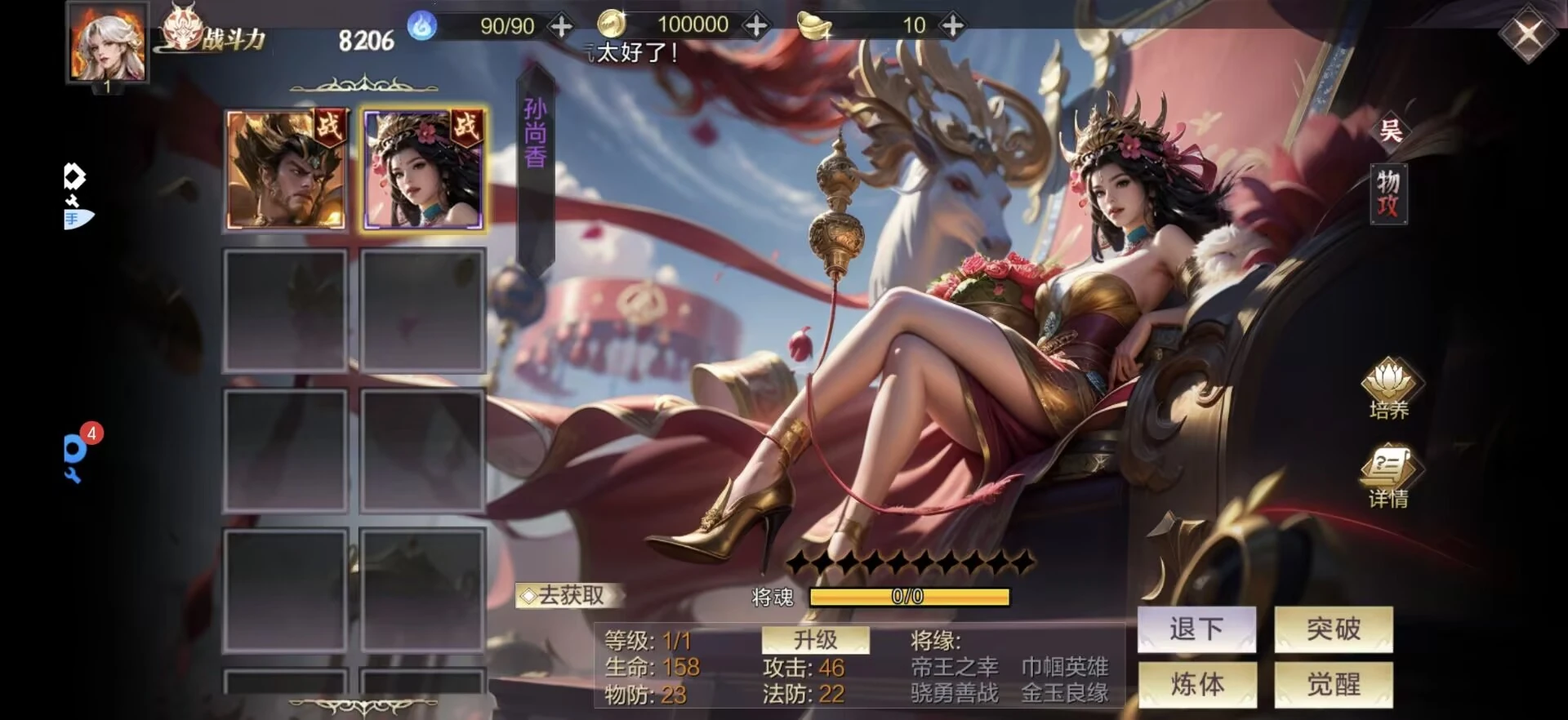1568x720 pixels.
Task: Activate the 觉醒 awaken button
Action: click(x=1334, y=684)
